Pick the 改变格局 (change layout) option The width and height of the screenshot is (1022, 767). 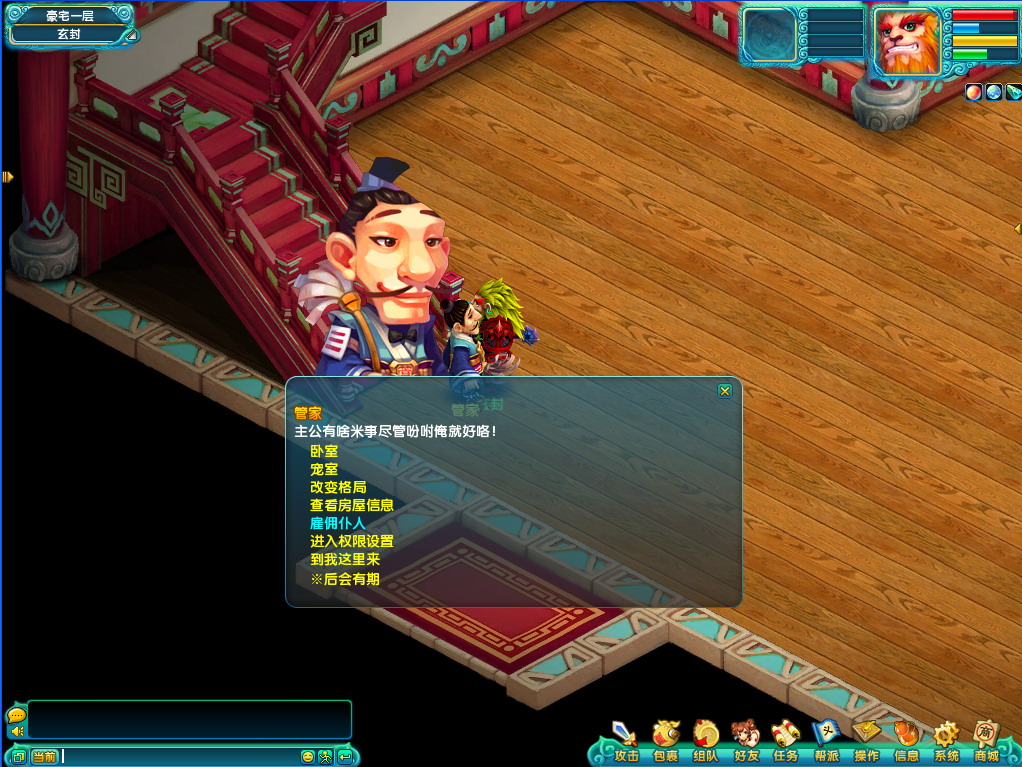pyautogui.click(x=338, y=487)
